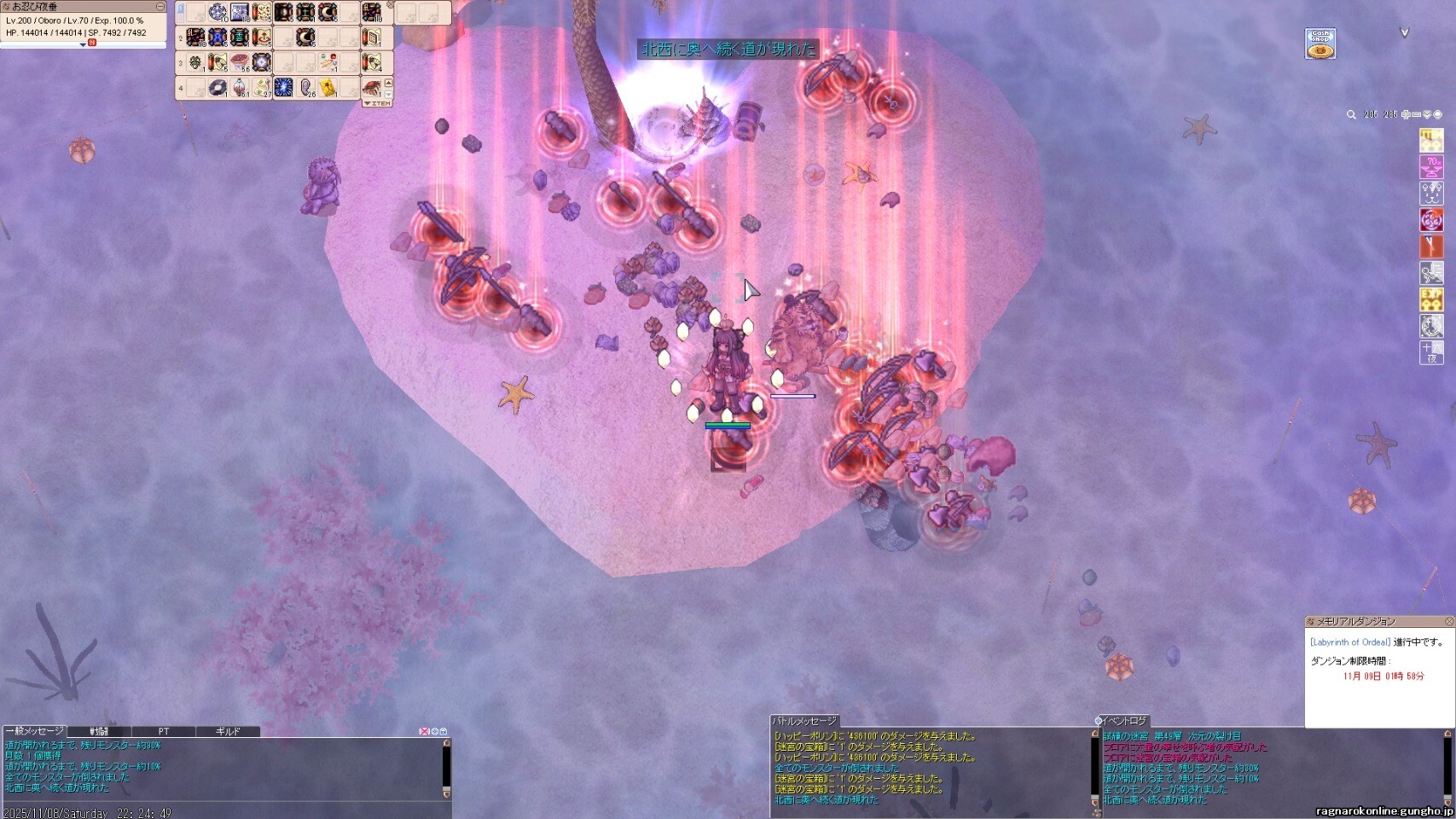Switch to the PT chat tab
Image resolution: width=1456 pixels, height=819 pixels.
pos(163,731)
